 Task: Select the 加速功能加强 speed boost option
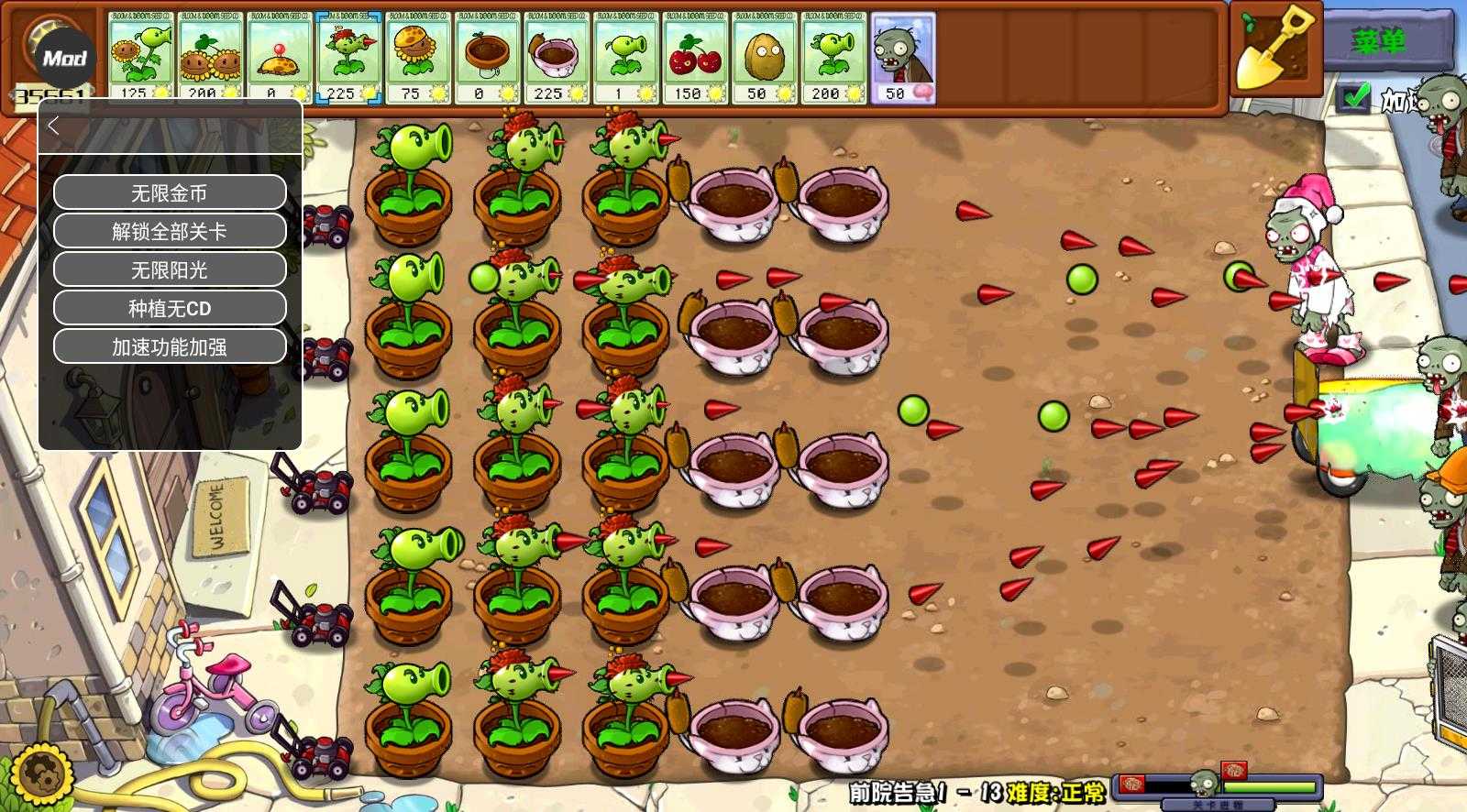170,346
